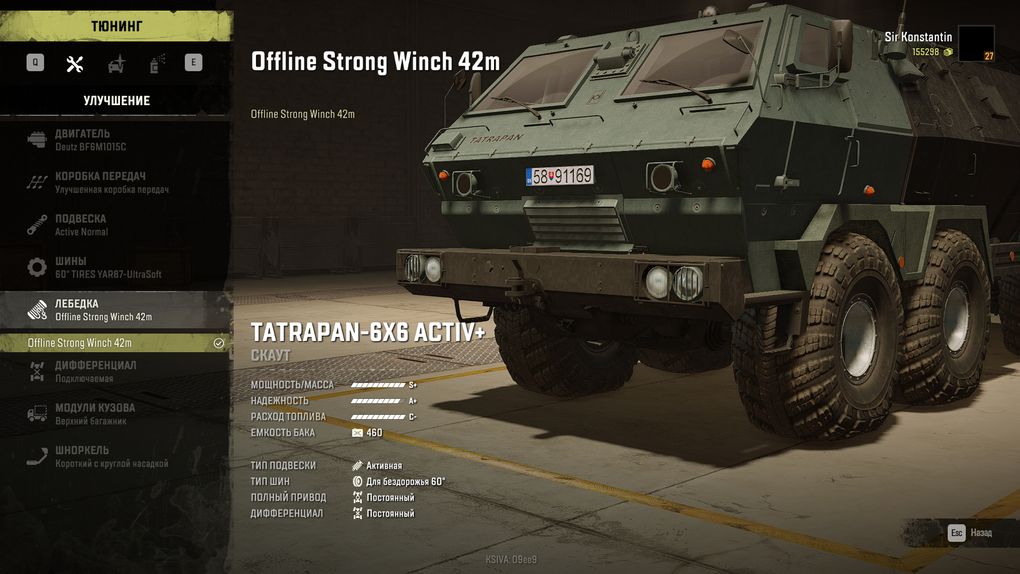Switch to the truck add-ons tab

pos(116,63)
